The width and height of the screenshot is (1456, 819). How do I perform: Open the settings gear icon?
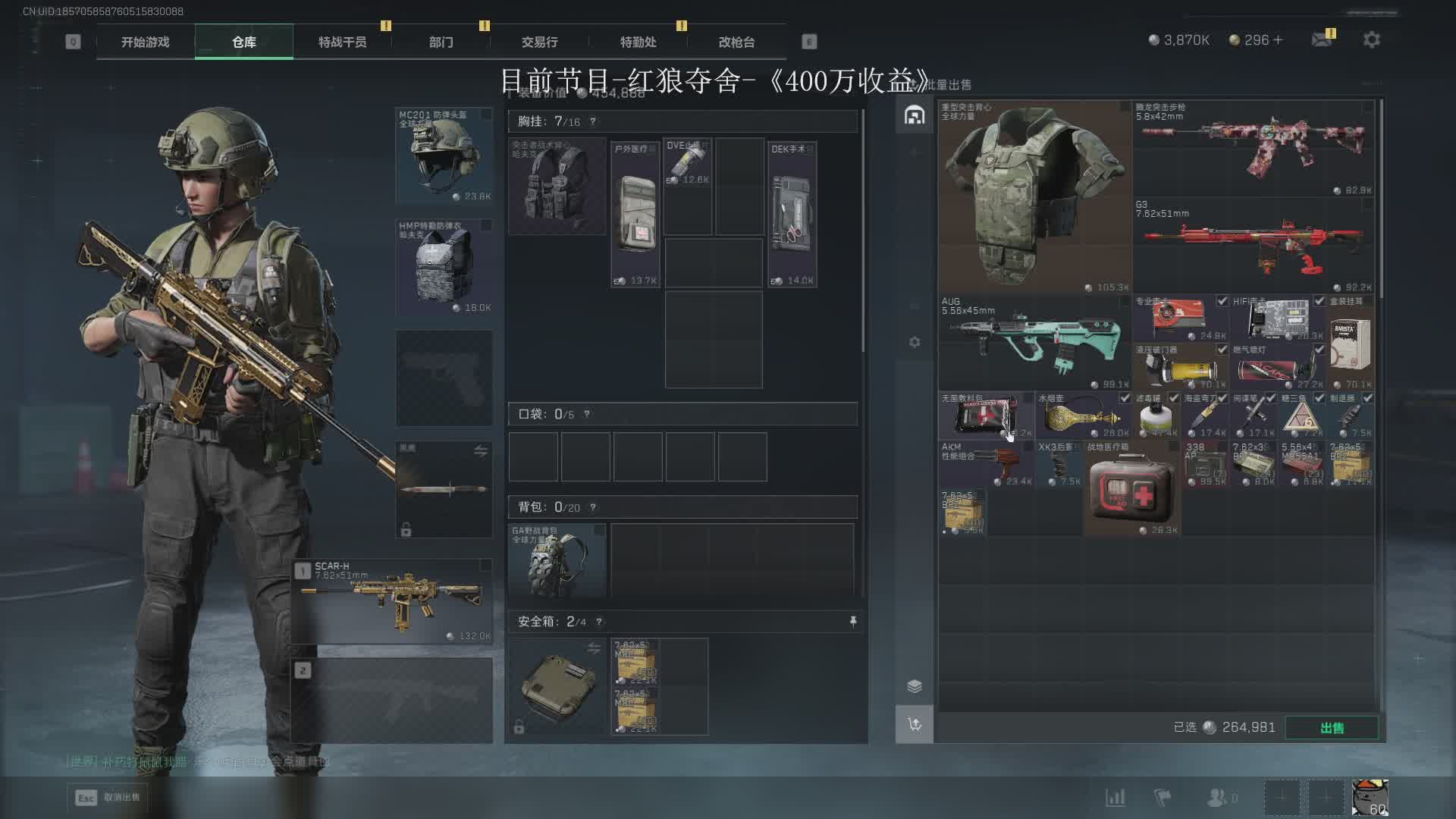(1371, 39)
